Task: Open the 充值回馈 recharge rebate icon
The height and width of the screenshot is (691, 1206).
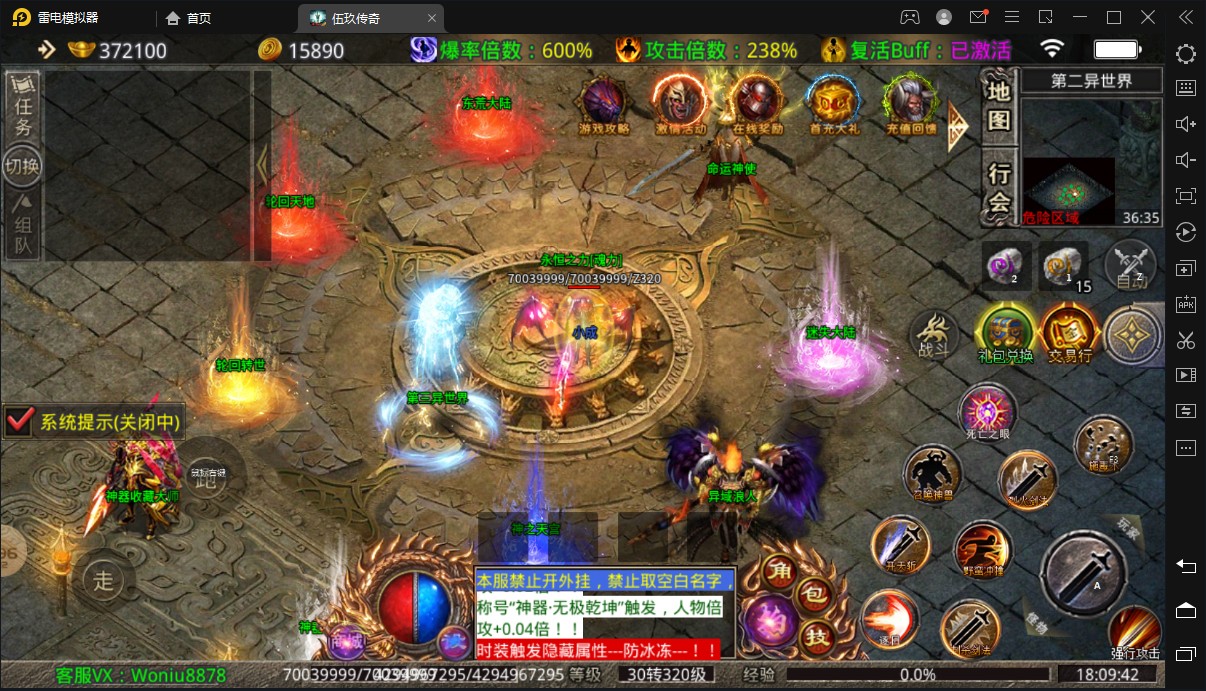Action: click(x=910, y=103)
